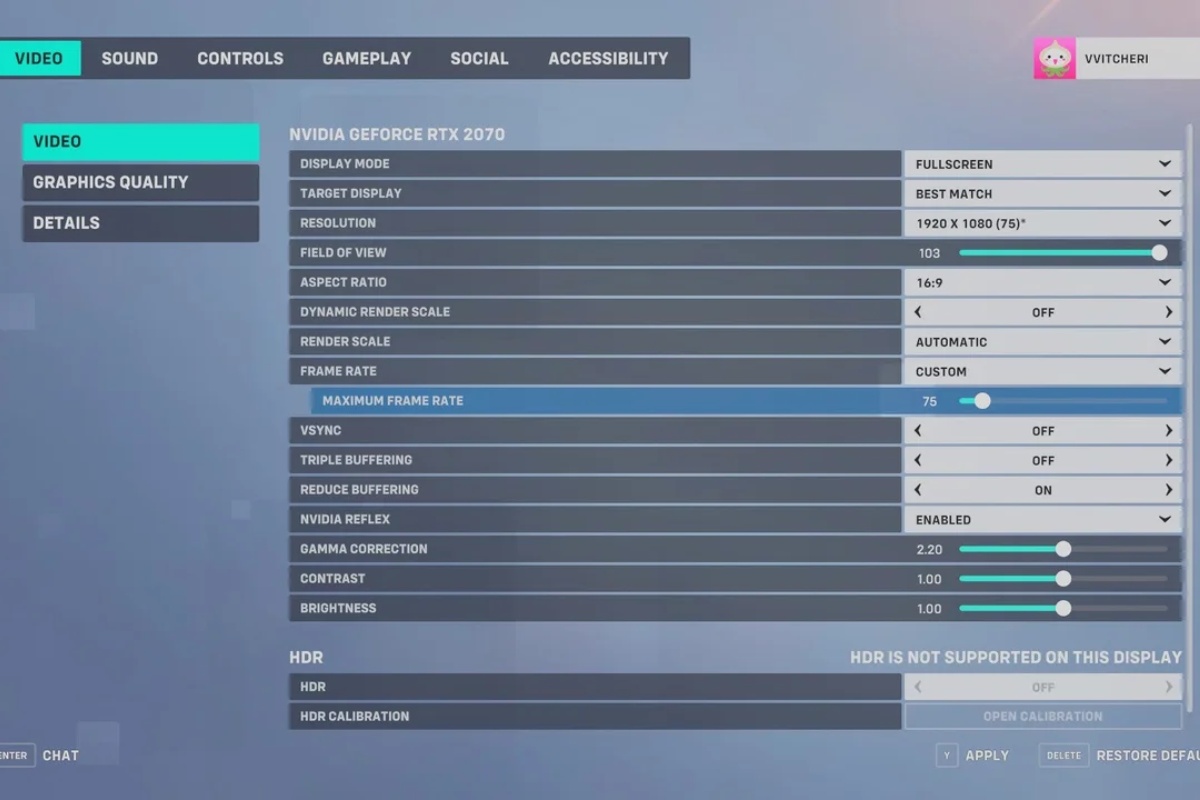
Task: Click Reduce Buffering left arrow
Action: point(918,490)
